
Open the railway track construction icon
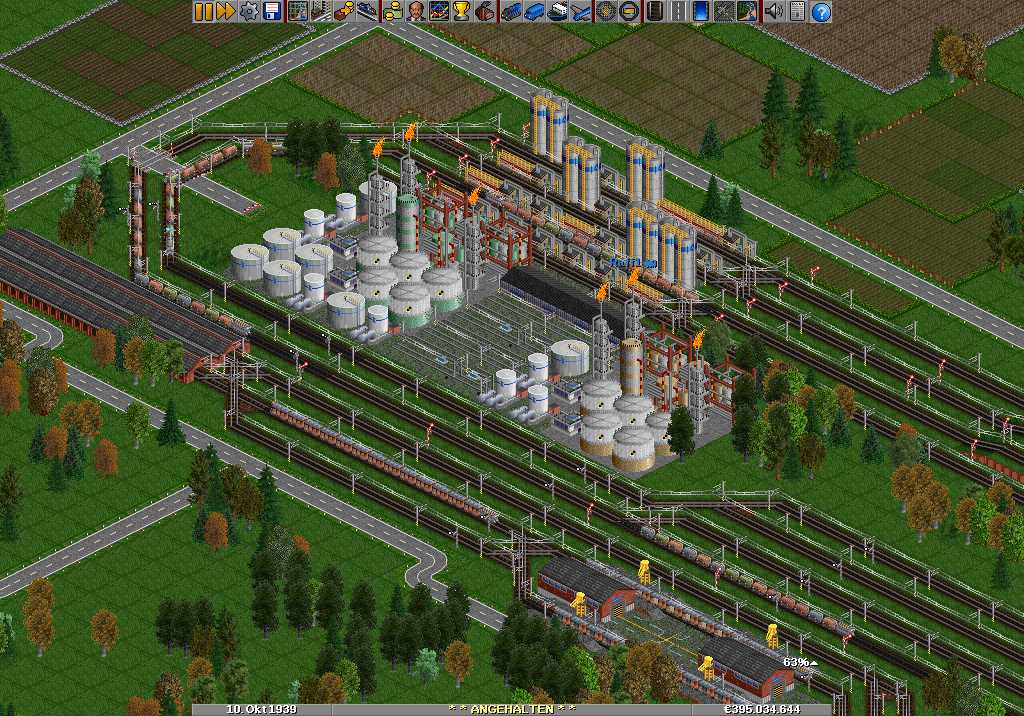point(656,12)
